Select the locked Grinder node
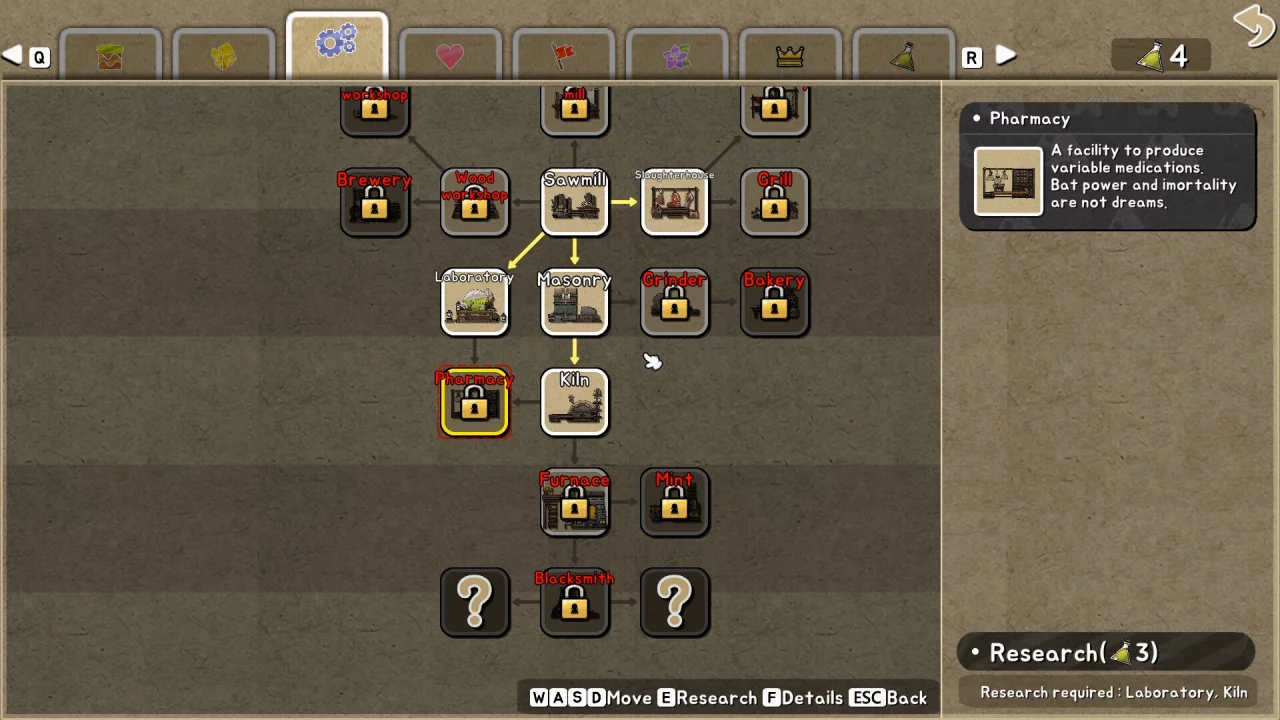1280x720 pixels. (675, 303)
